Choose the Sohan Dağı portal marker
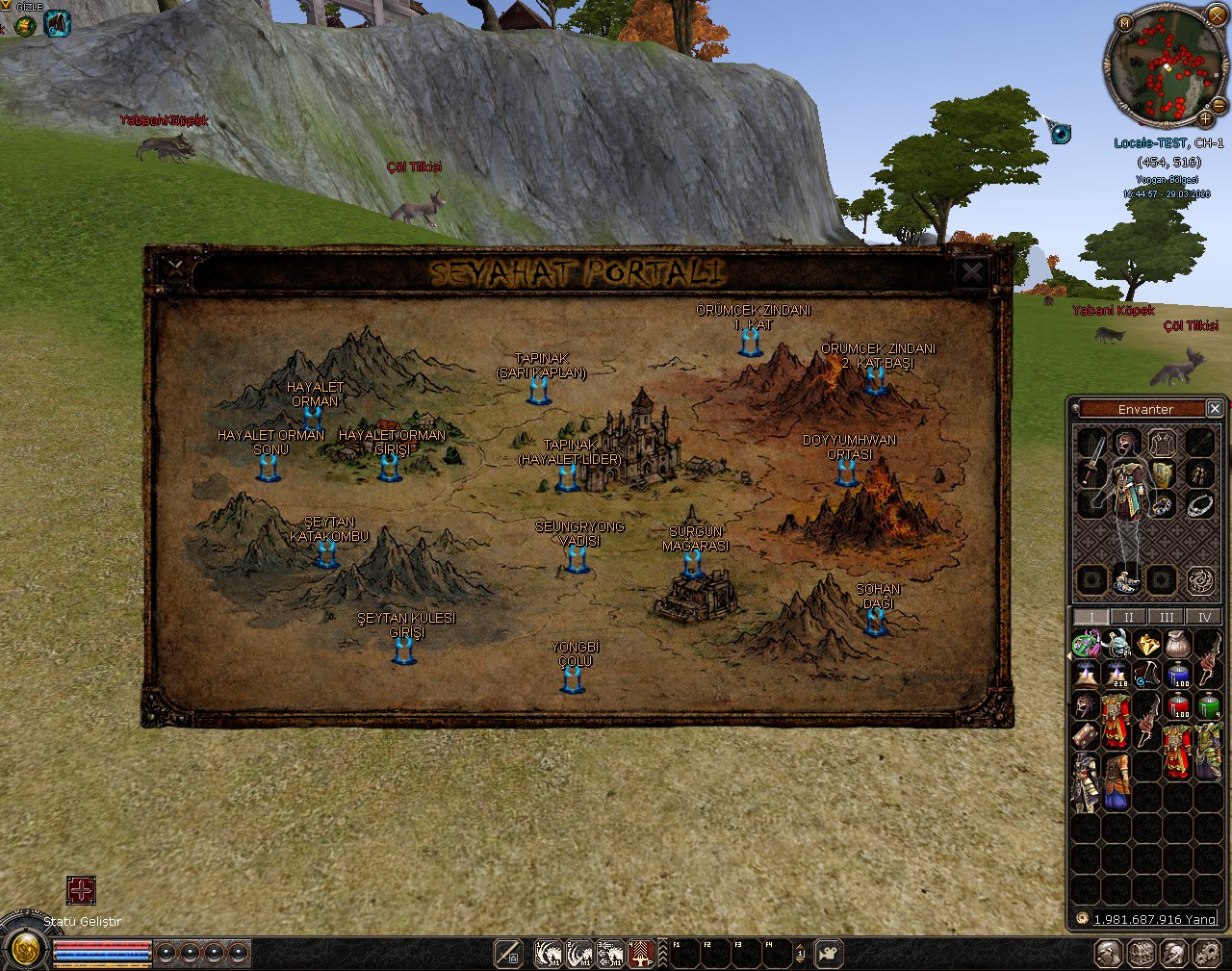The width and height of the screenshot is (1232, 971). click(x=876, y=622)
